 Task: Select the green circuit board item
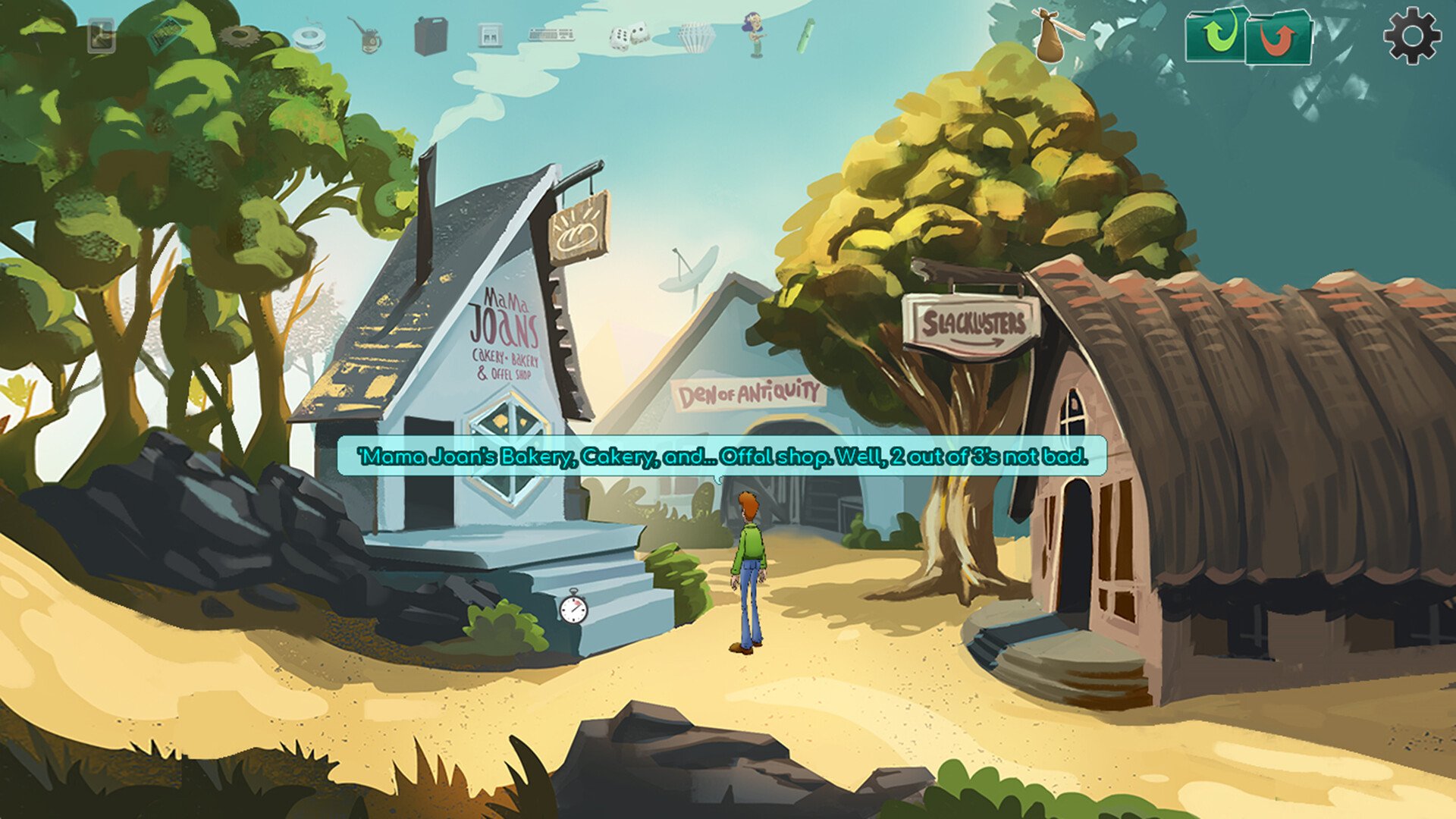[168, 35]
